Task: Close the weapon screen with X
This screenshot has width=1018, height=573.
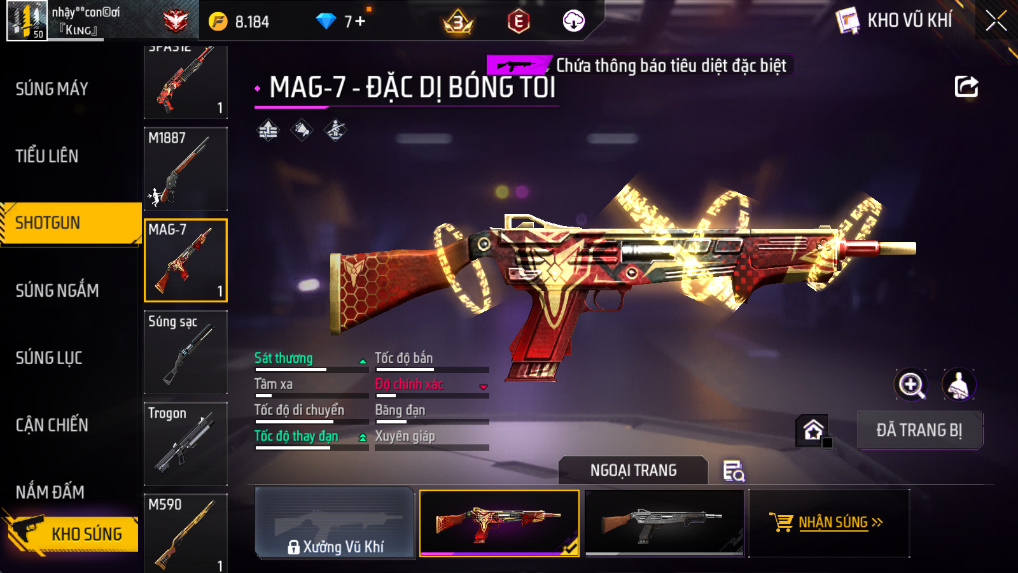Action: click(x=996, y=20)
